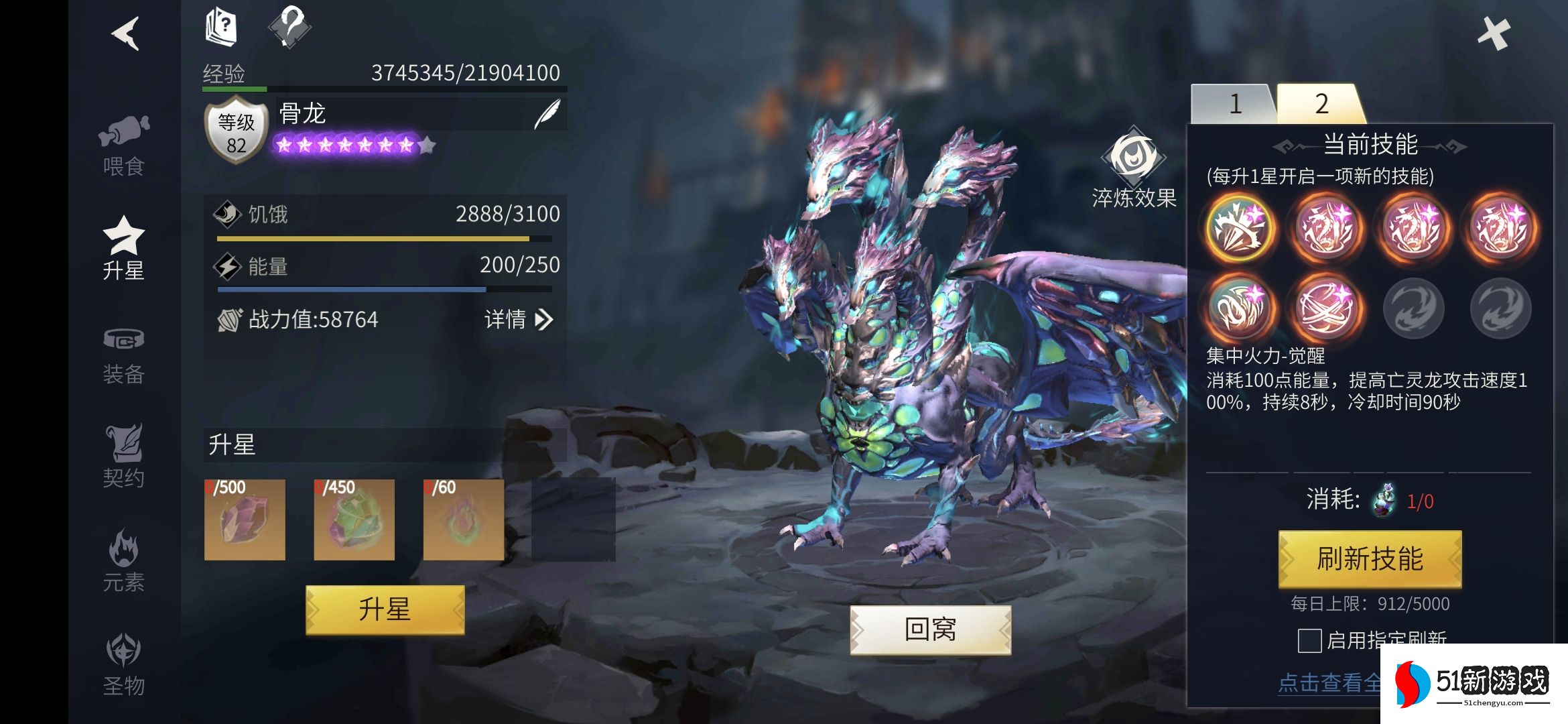This screenshot has height=724, width=1568.
Task: Toggle the 启用指定刷新 checkbox
Action: (x=1309, y=640)
